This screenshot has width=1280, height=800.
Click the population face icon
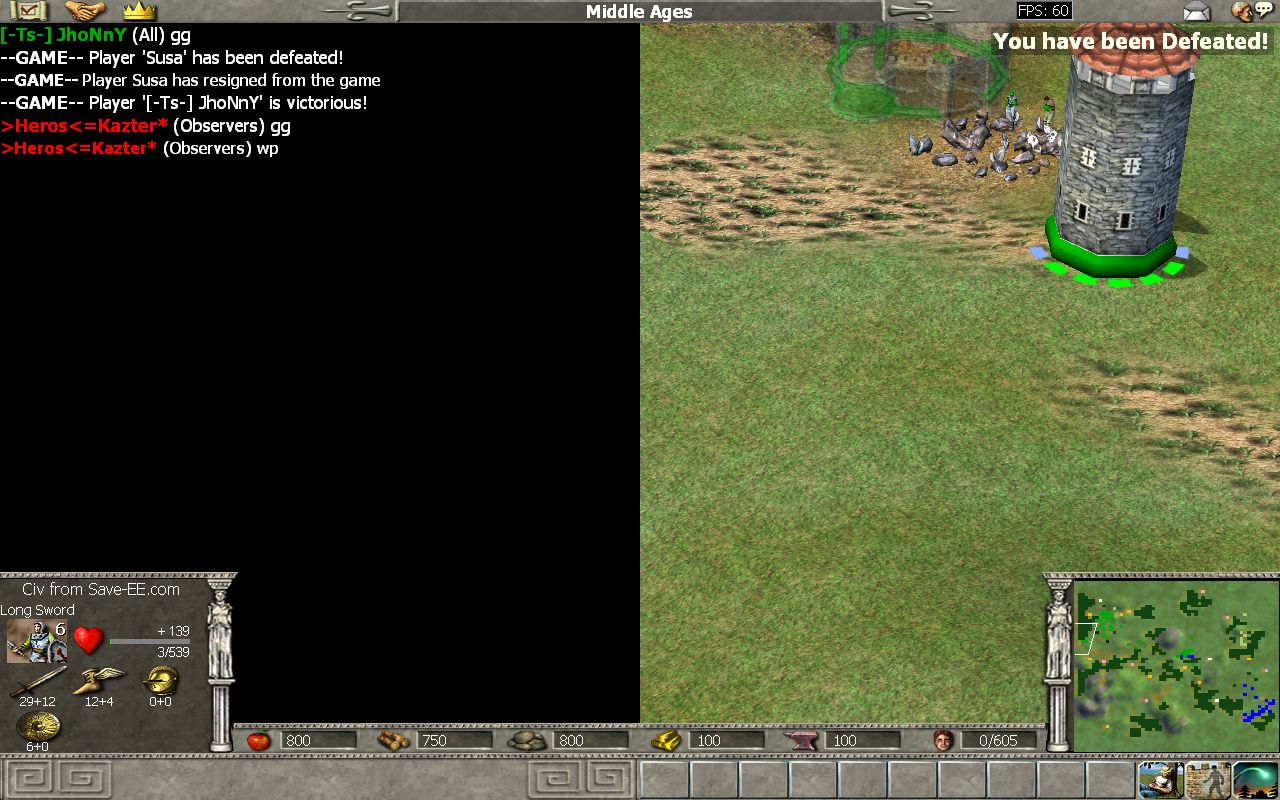point(942,741)
